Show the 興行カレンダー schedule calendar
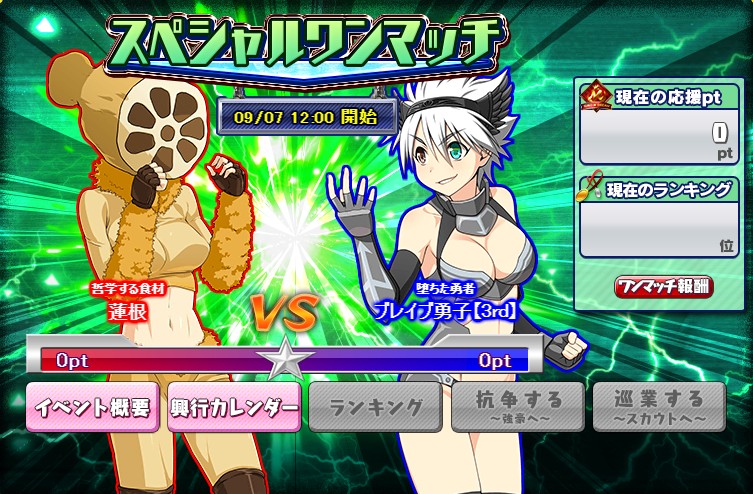Image resolution: width=753 pixels, height=494 pixels. (234, 406)
